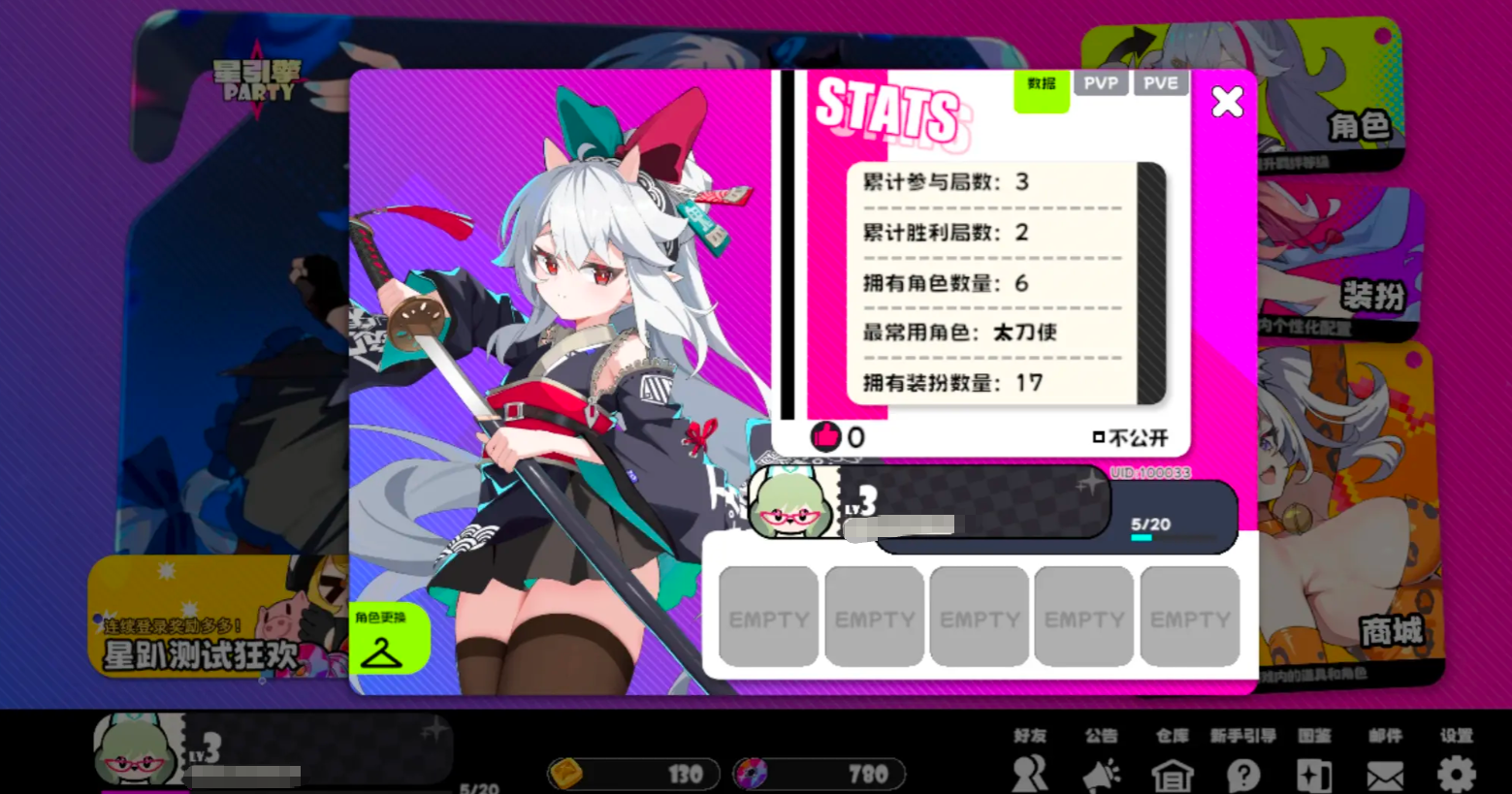Open the 设置 settings
This screenshot has width=1512, height=794.
pos(1455,771)
